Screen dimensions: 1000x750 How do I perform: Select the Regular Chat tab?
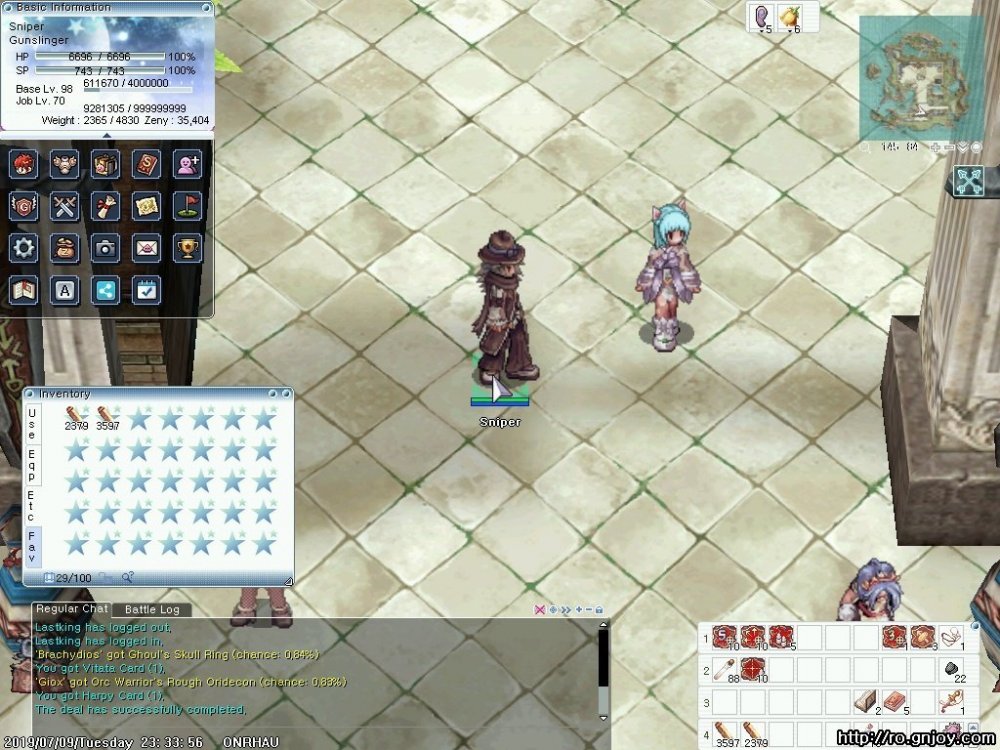point(71,608)
